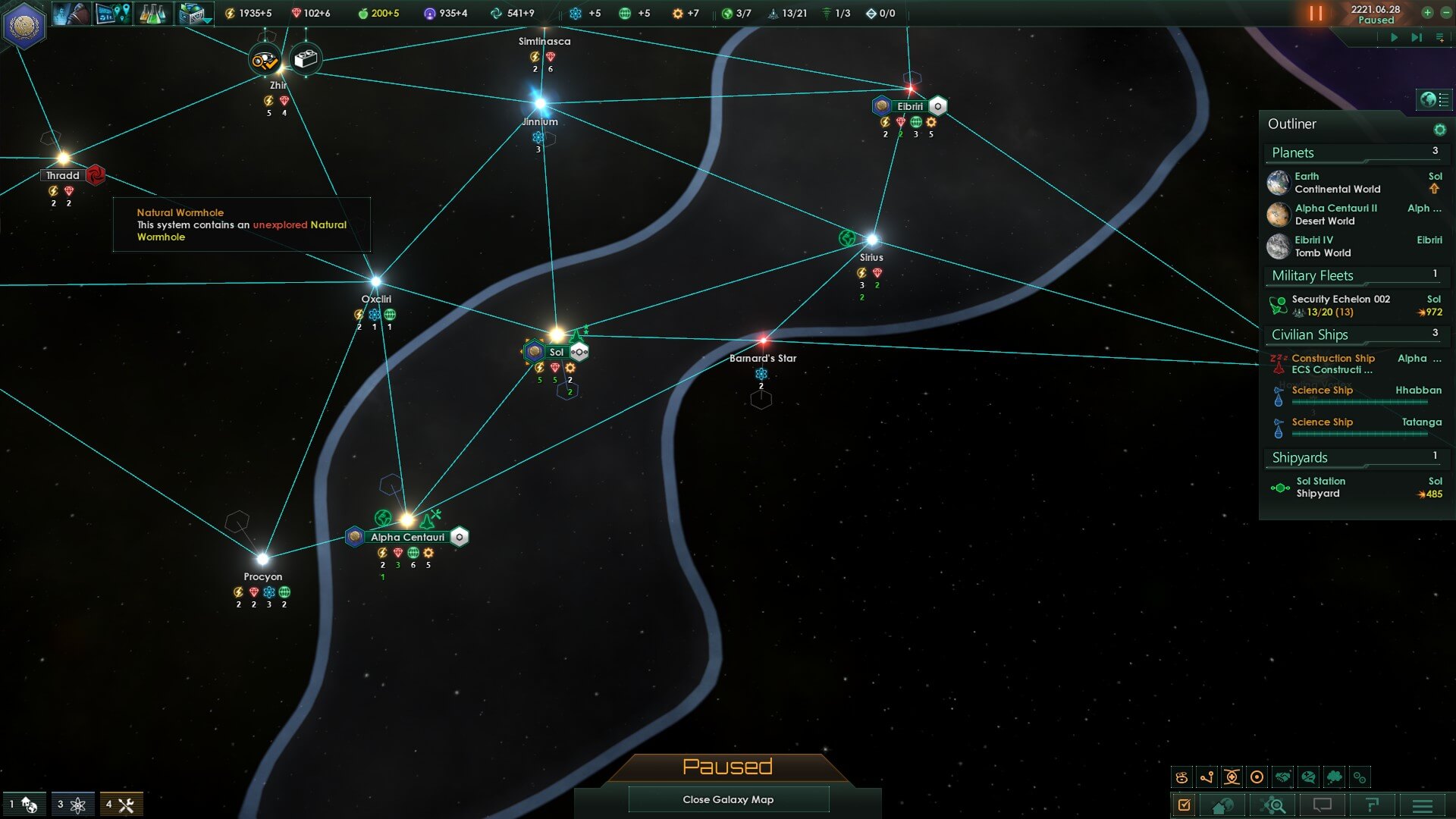Open the chat speech bubble button
The image size is (1456, 819).
coord(1322,805)
